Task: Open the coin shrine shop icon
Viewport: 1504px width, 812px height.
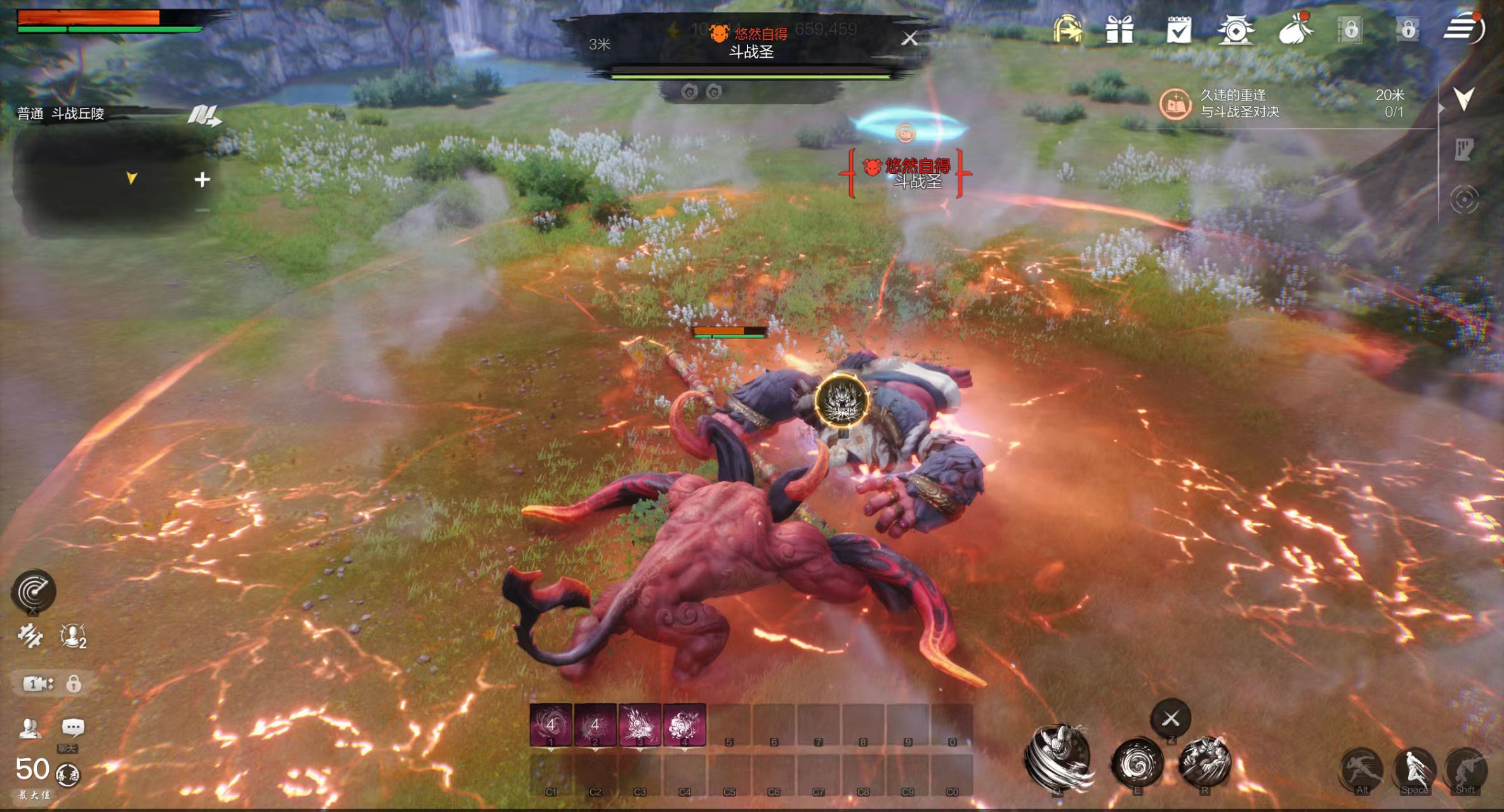Action: coord(1235,29)
